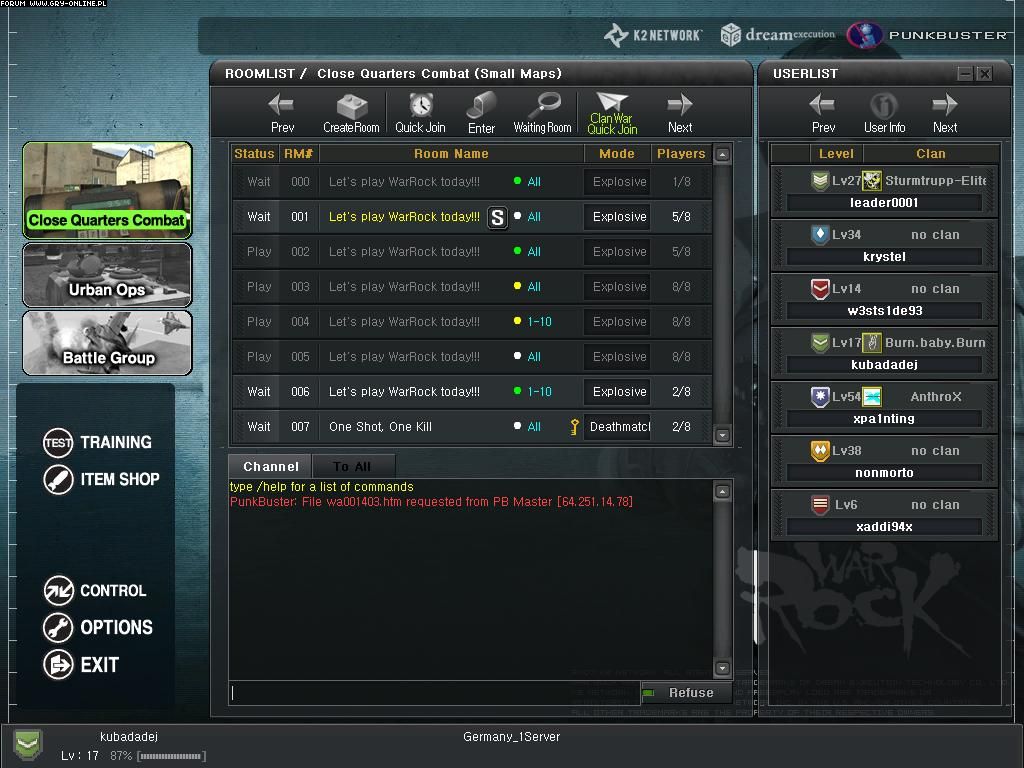Open User Info in the user list
The width and height of the screenshot is (1024, 768).
coord(884,113)
